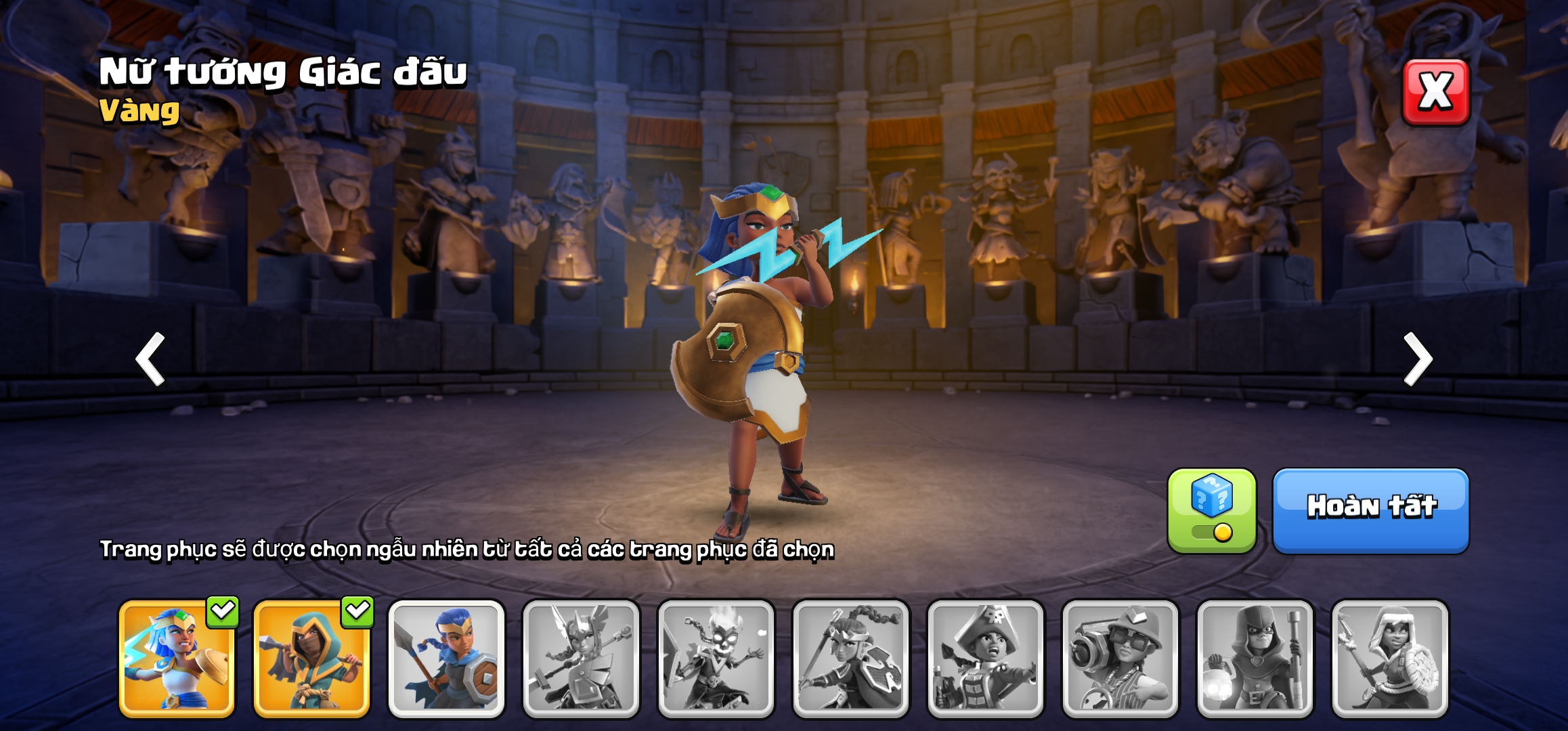Select the pirate hat skin thumbnail
This screenshot has height=731, width=1568.
coord(985,659)
